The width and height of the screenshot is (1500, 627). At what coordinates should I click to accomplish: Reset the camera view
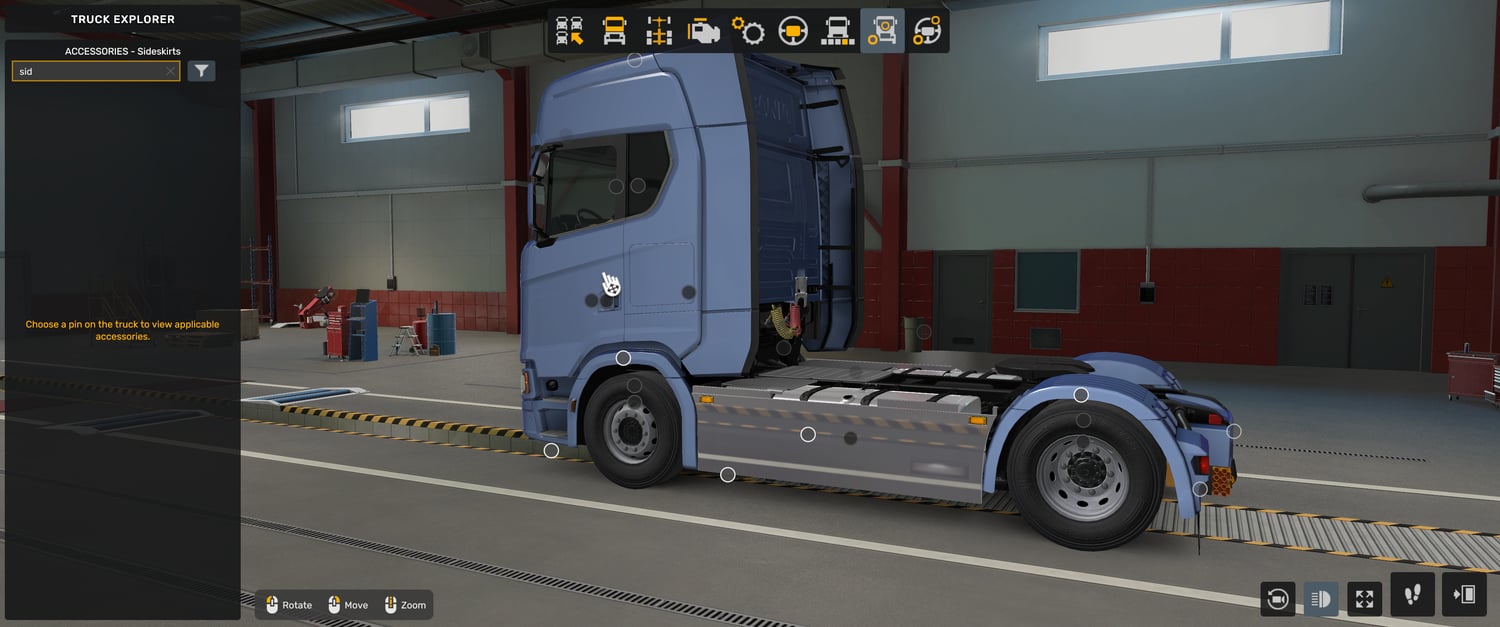pos(1277,599)
